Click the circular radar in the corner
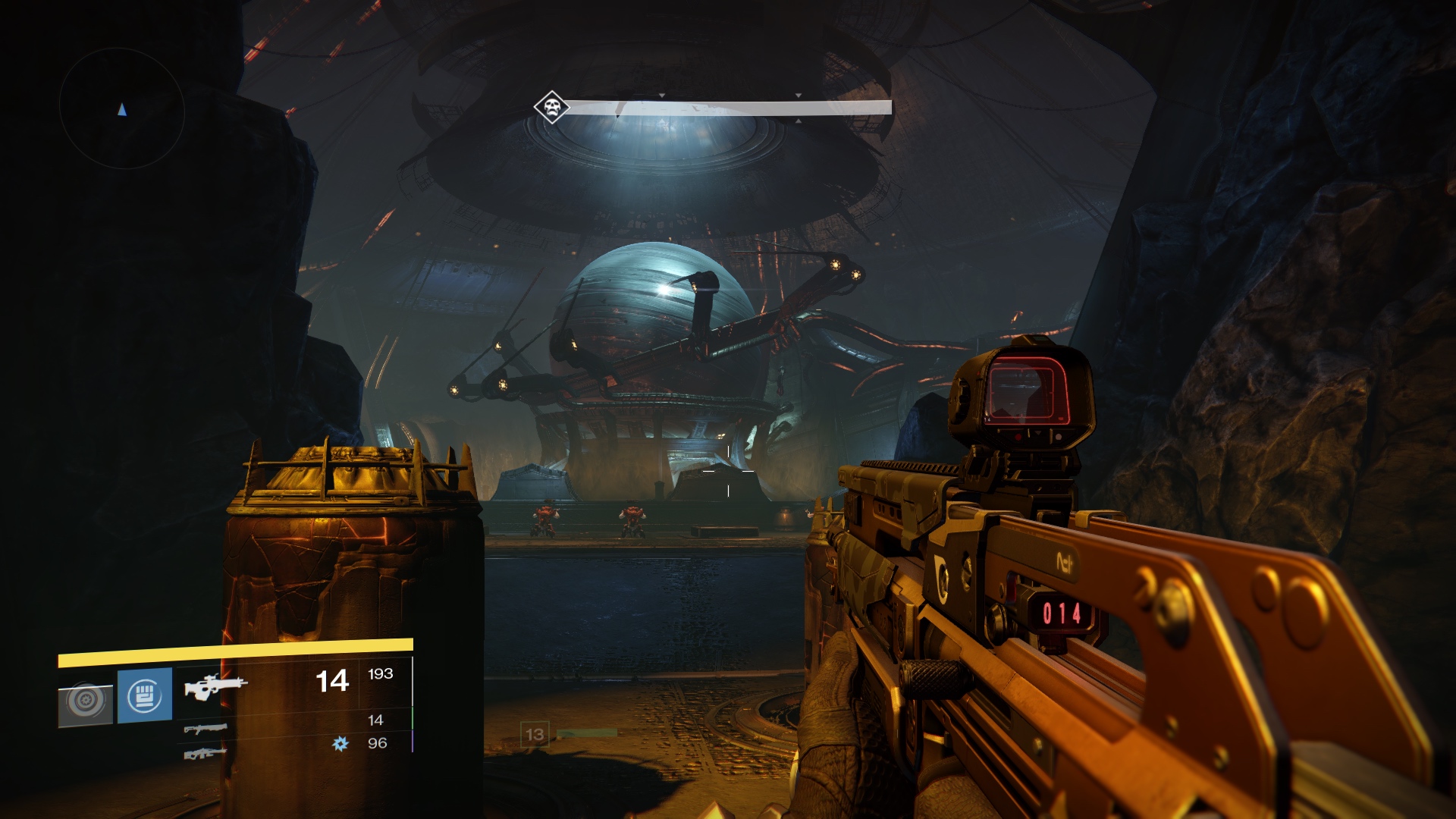The height and width of the screenshot is (819, 1456). click(122, 109)
